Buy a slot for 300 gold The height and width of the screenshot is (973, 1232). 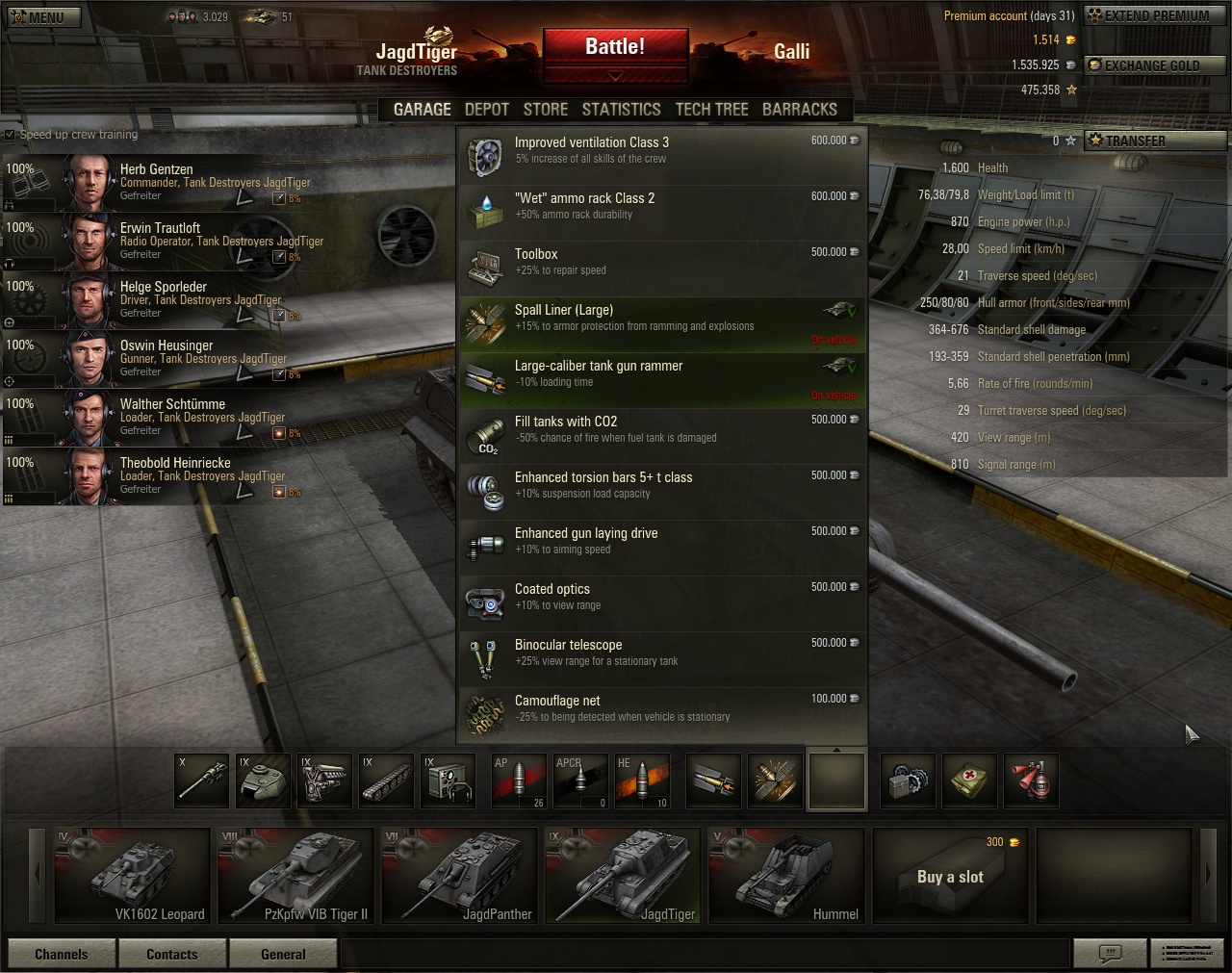point(950,875)
